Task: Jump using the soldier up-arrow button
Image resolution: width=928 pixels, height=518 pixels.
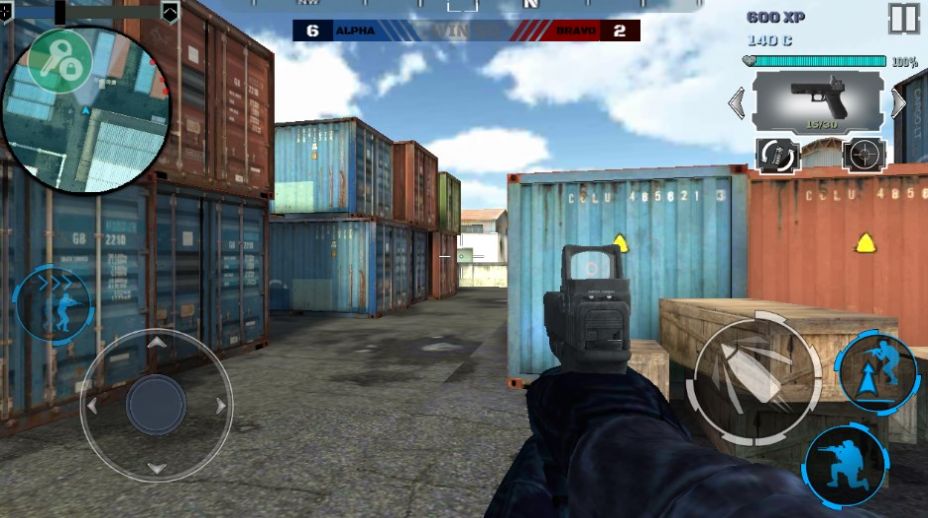Action: click(877, 372)
